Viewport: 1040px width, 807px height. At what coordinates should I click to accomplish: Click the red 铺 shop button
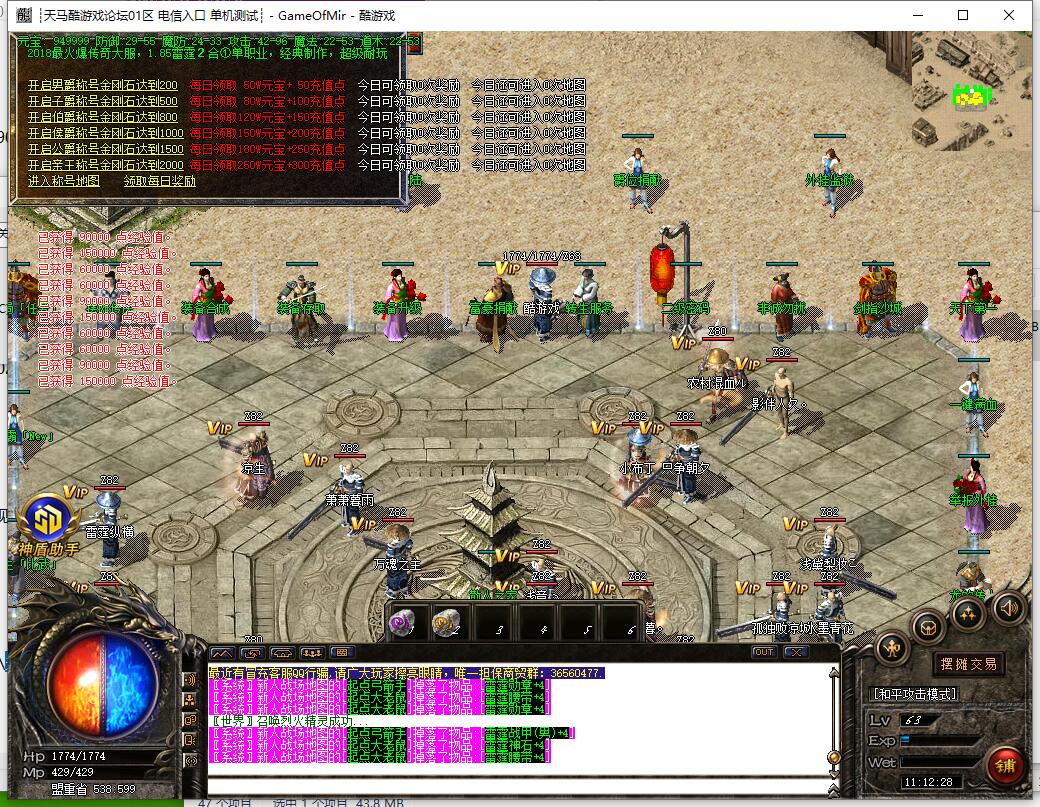[1003, 765]
